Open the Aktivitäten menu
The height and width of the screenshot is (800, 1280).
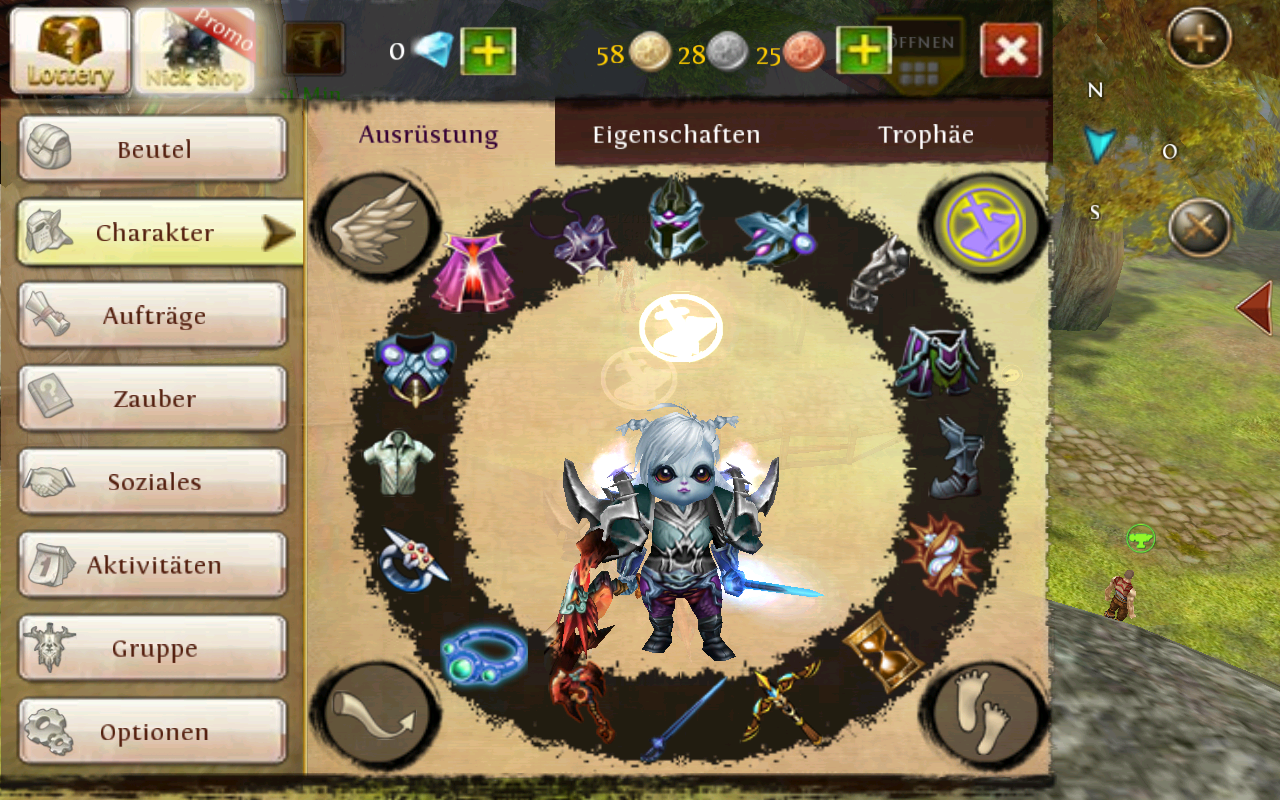(x=153, y=565)
